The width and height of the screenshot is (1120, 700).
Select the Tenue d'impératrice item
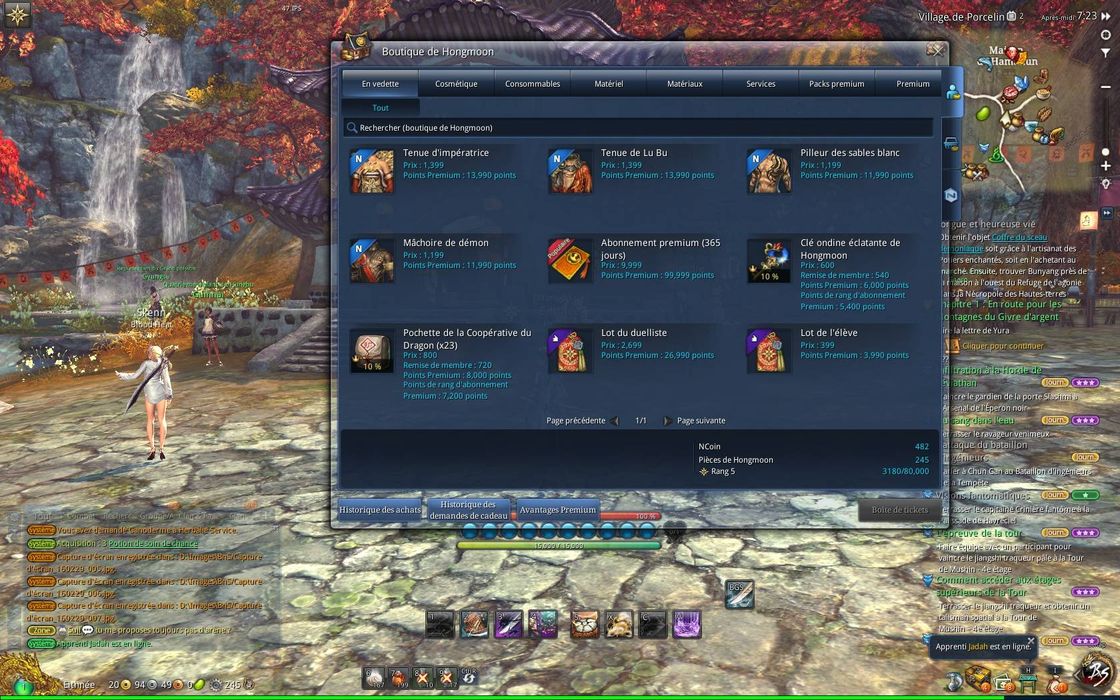click(445, 153)
